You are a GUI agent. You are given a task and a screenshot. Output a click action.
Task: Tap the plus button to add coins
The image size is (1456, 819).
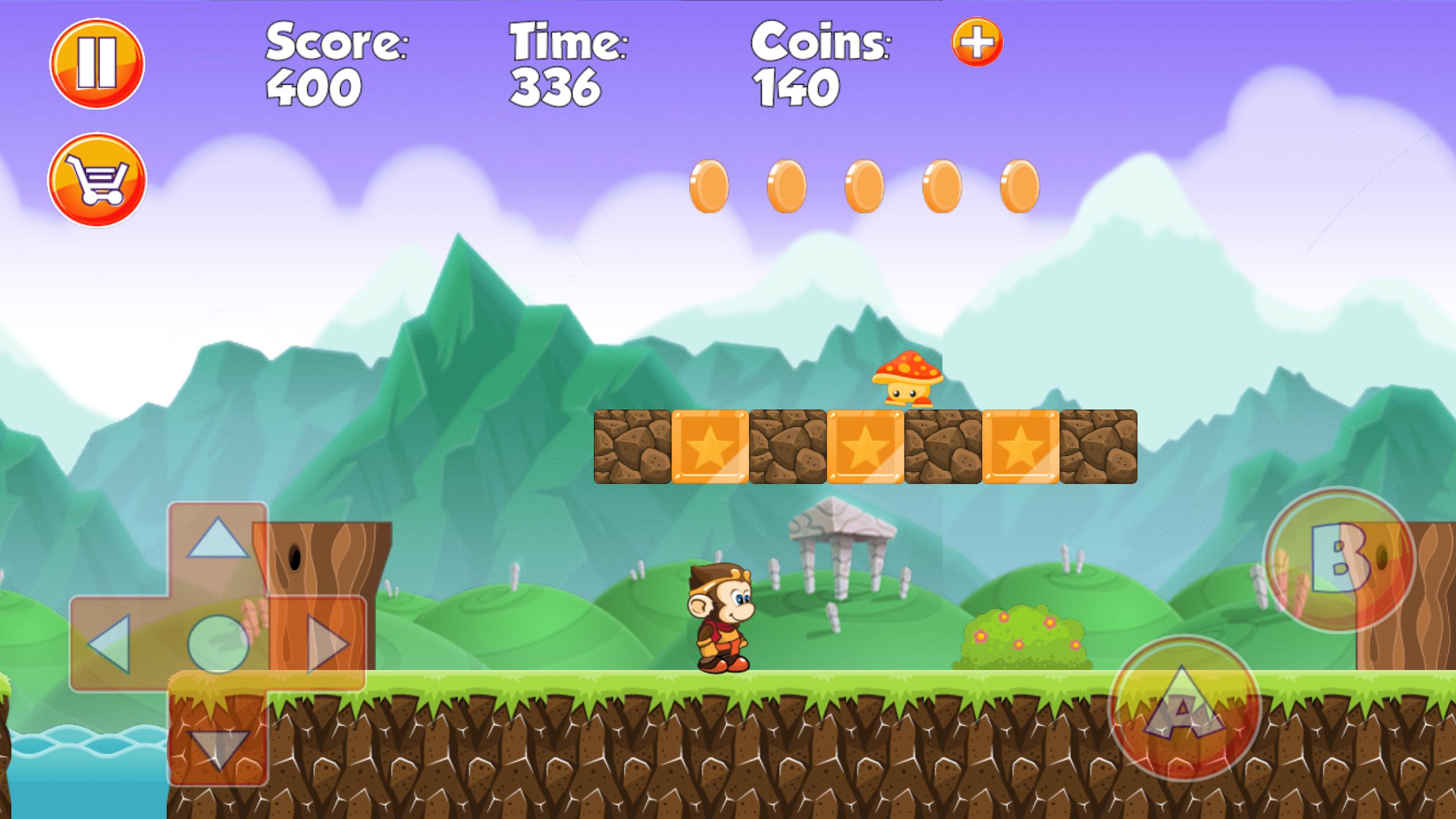tap(977, 42)
